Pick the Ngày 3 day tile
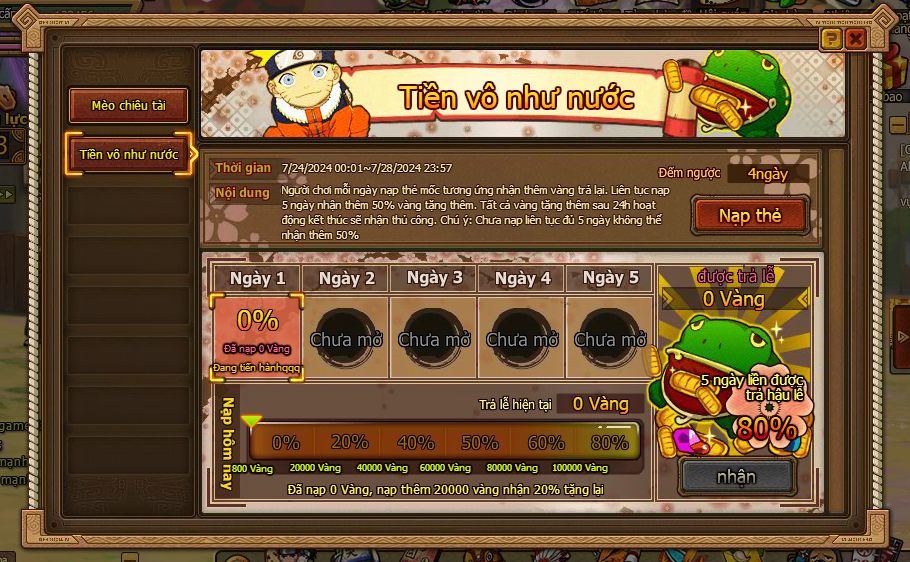 point(433,338)
